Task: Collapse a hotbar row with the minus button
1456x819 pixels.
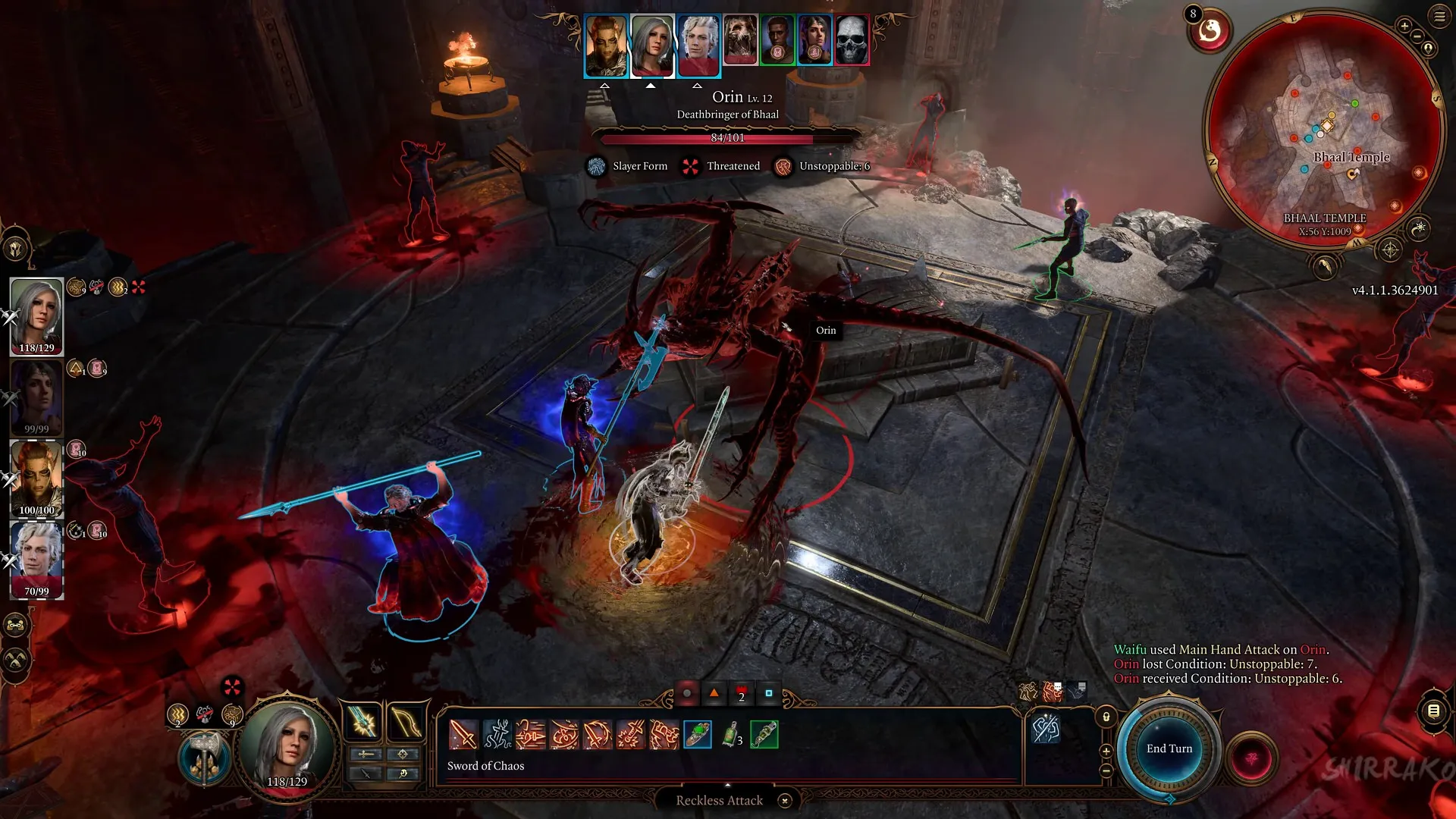Action: 1106,770
